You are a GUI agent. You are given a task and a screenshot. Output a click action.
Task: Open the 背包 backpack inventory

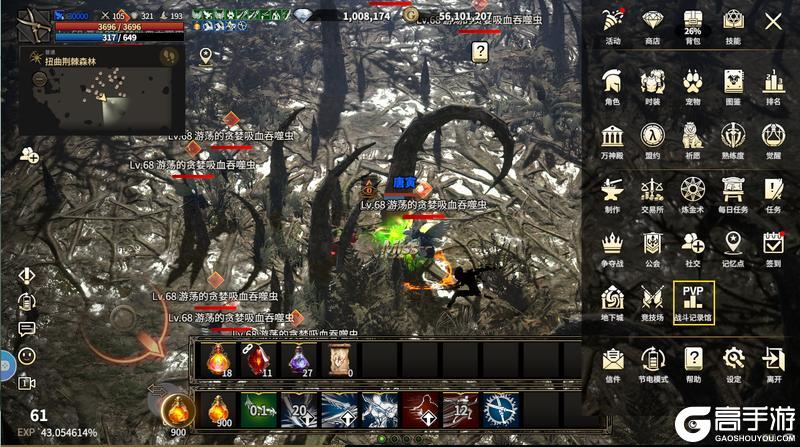tap(693, 23)
